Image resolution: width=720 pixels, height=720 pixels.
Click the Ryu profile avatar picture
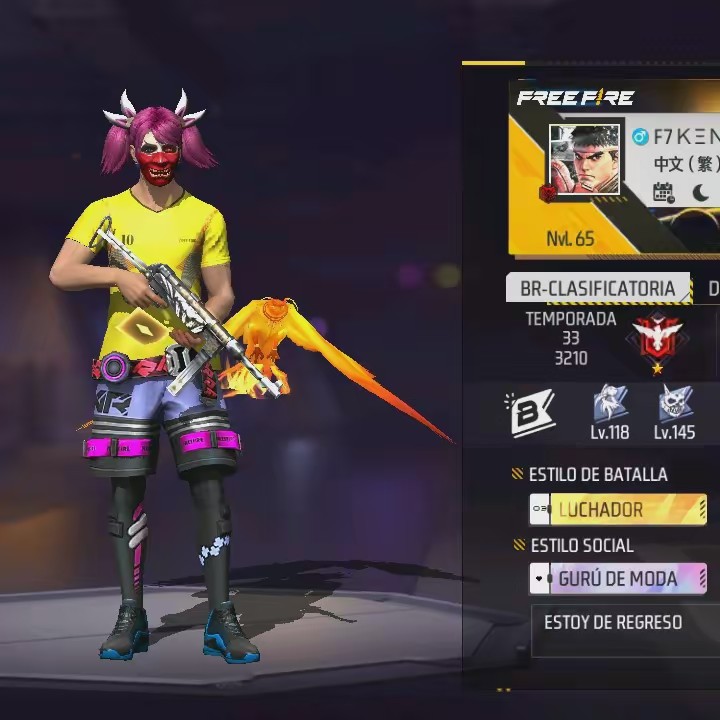pos(585,160)
